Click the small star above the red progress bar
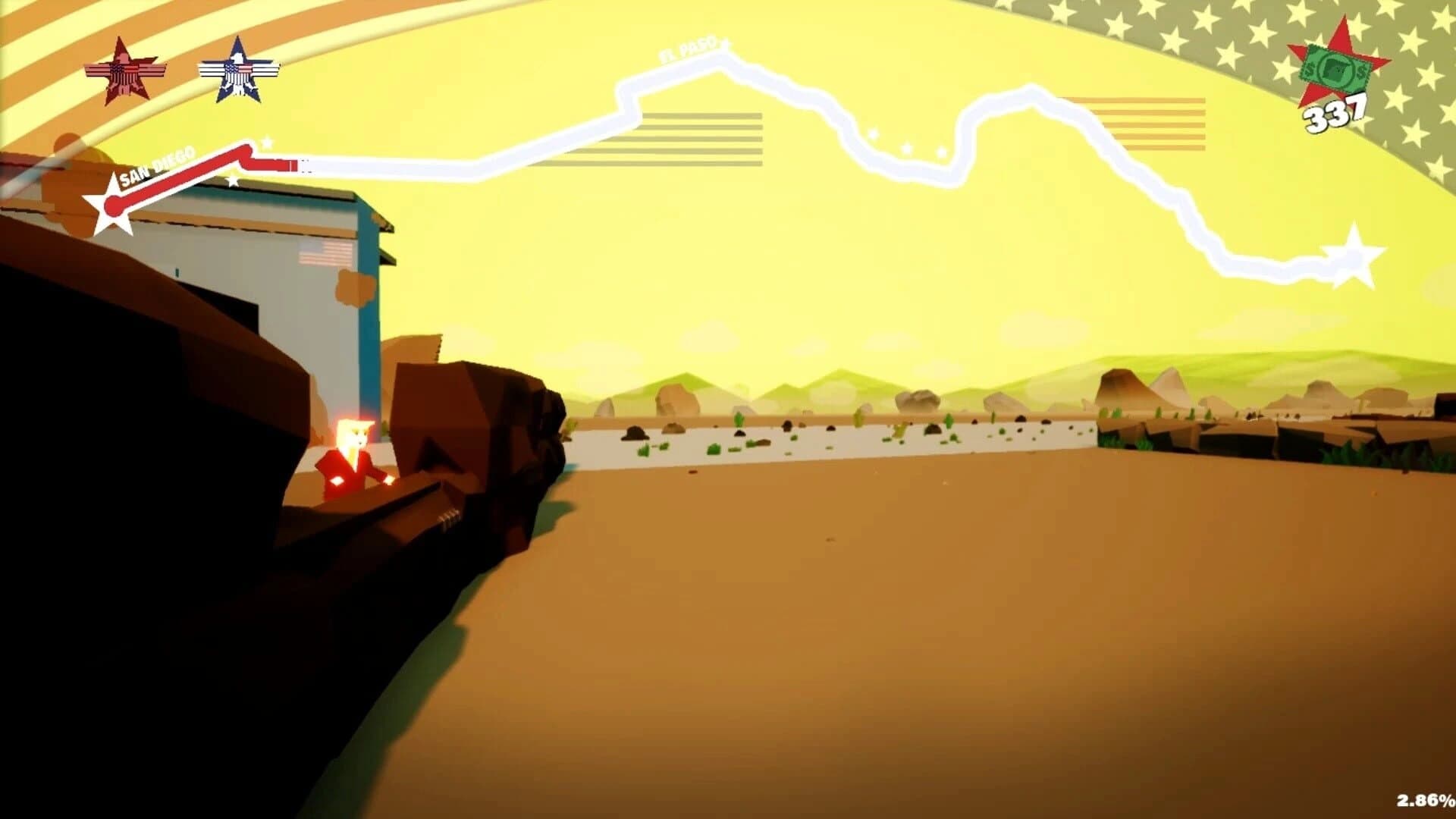The height and width of the screenshot is (819, 1456). coord(267,142)
